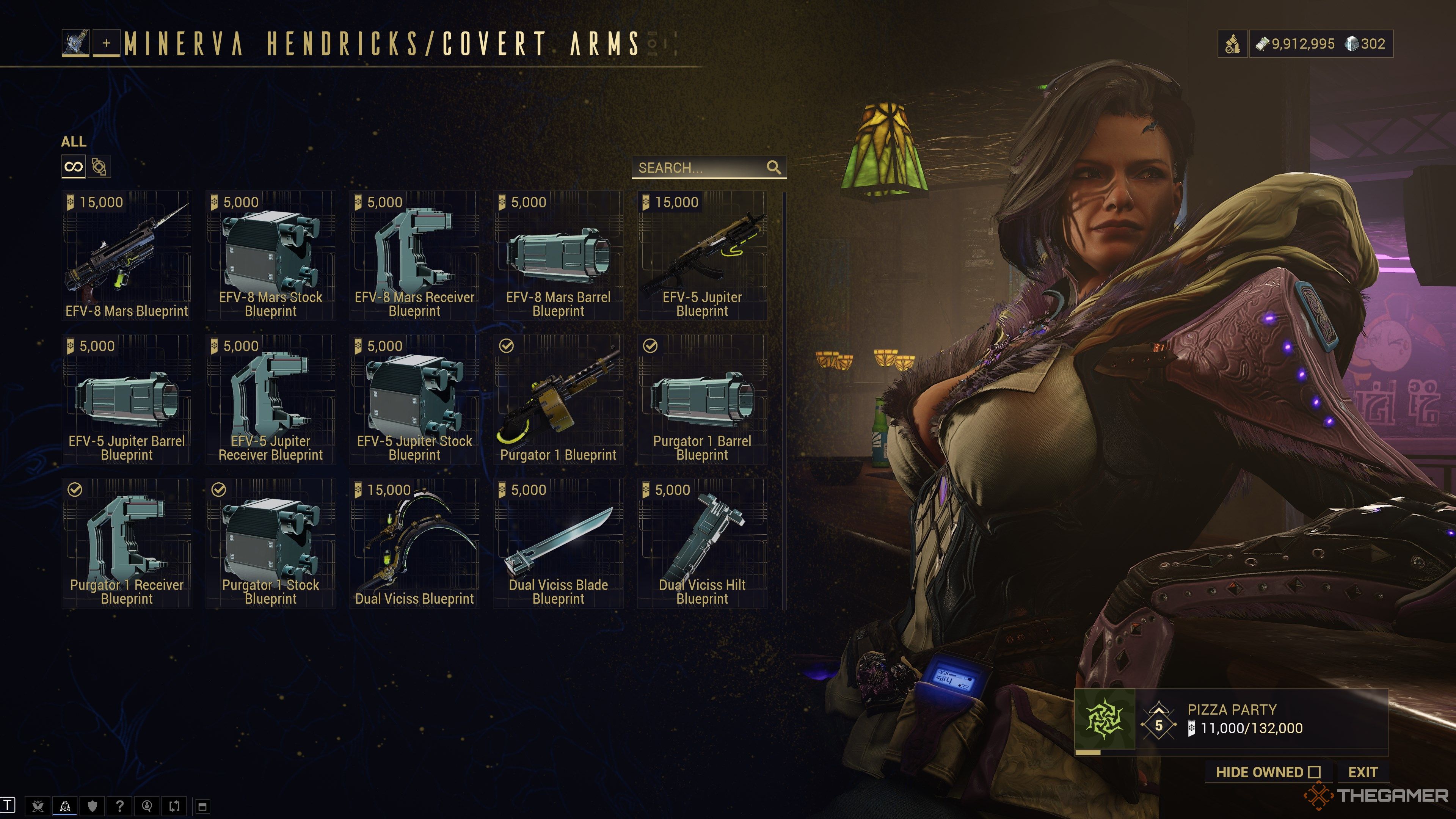Click the question mark help icon

[120, 806]
